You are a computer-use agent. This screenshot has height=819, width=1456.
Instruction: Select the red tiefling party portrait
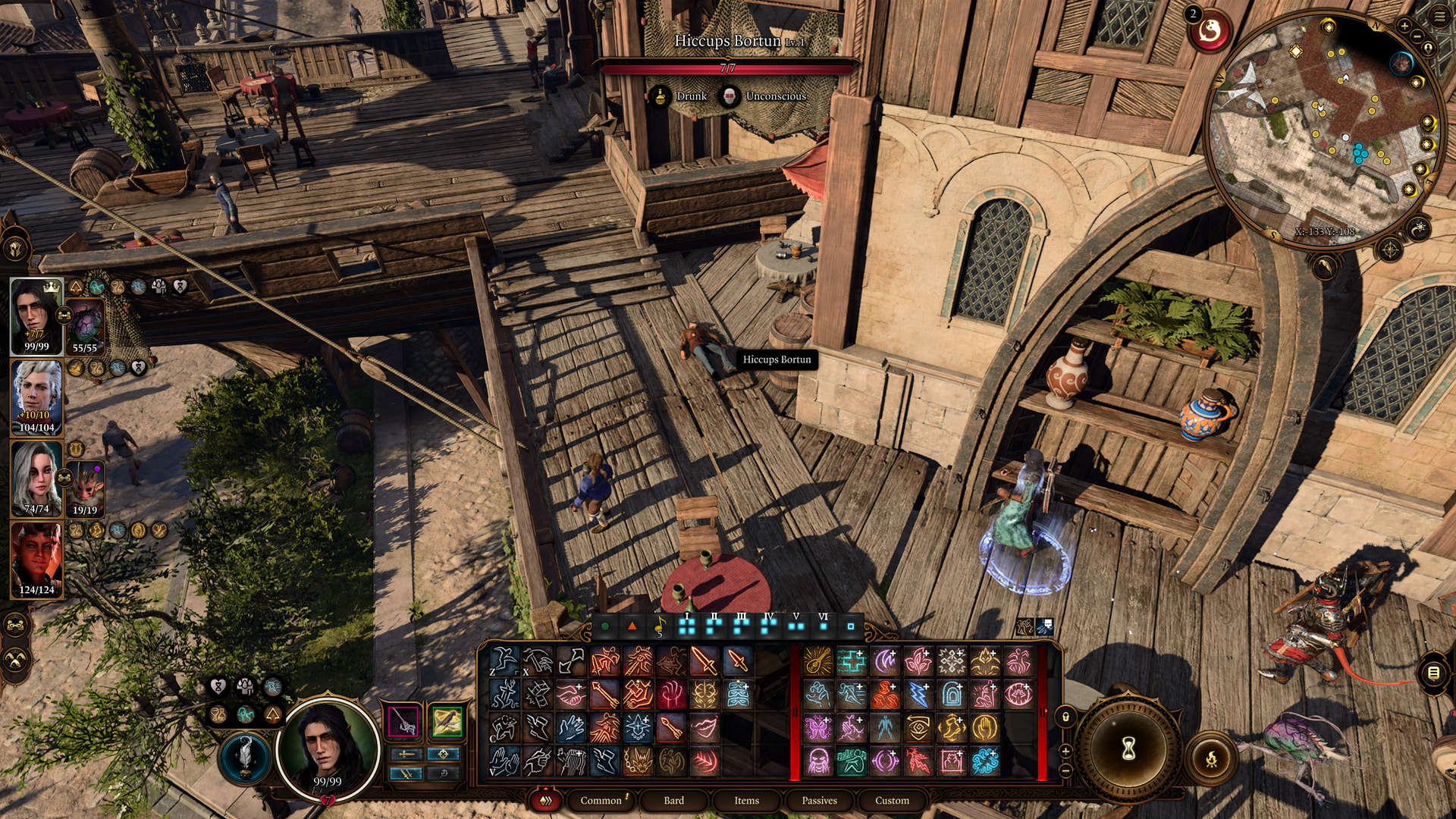tap(36, 560)
